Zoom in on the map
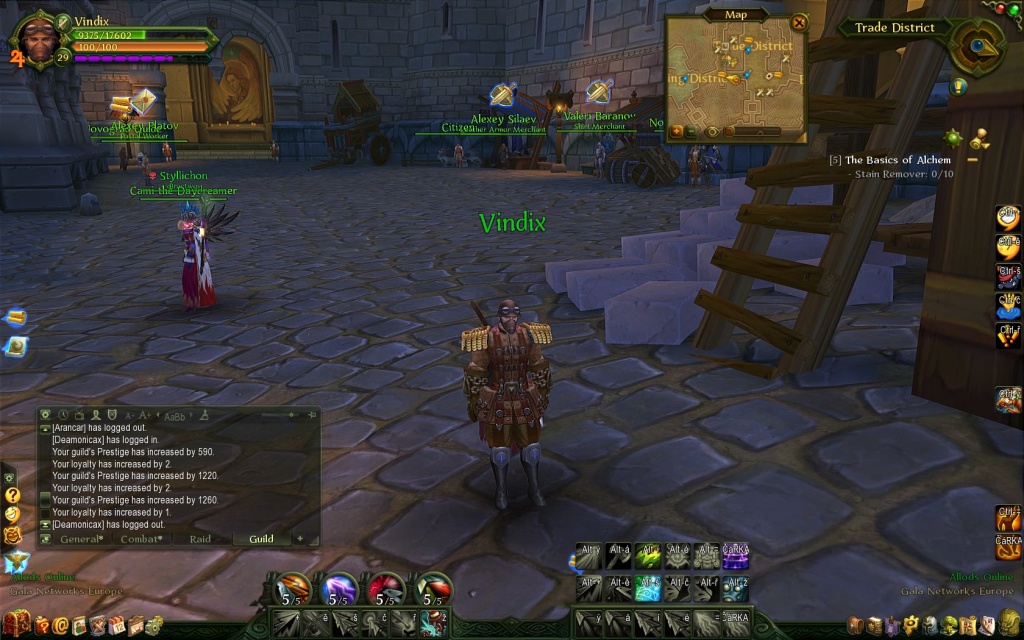The height and width of the screenshot is (640, 1024). pos(677,131)
